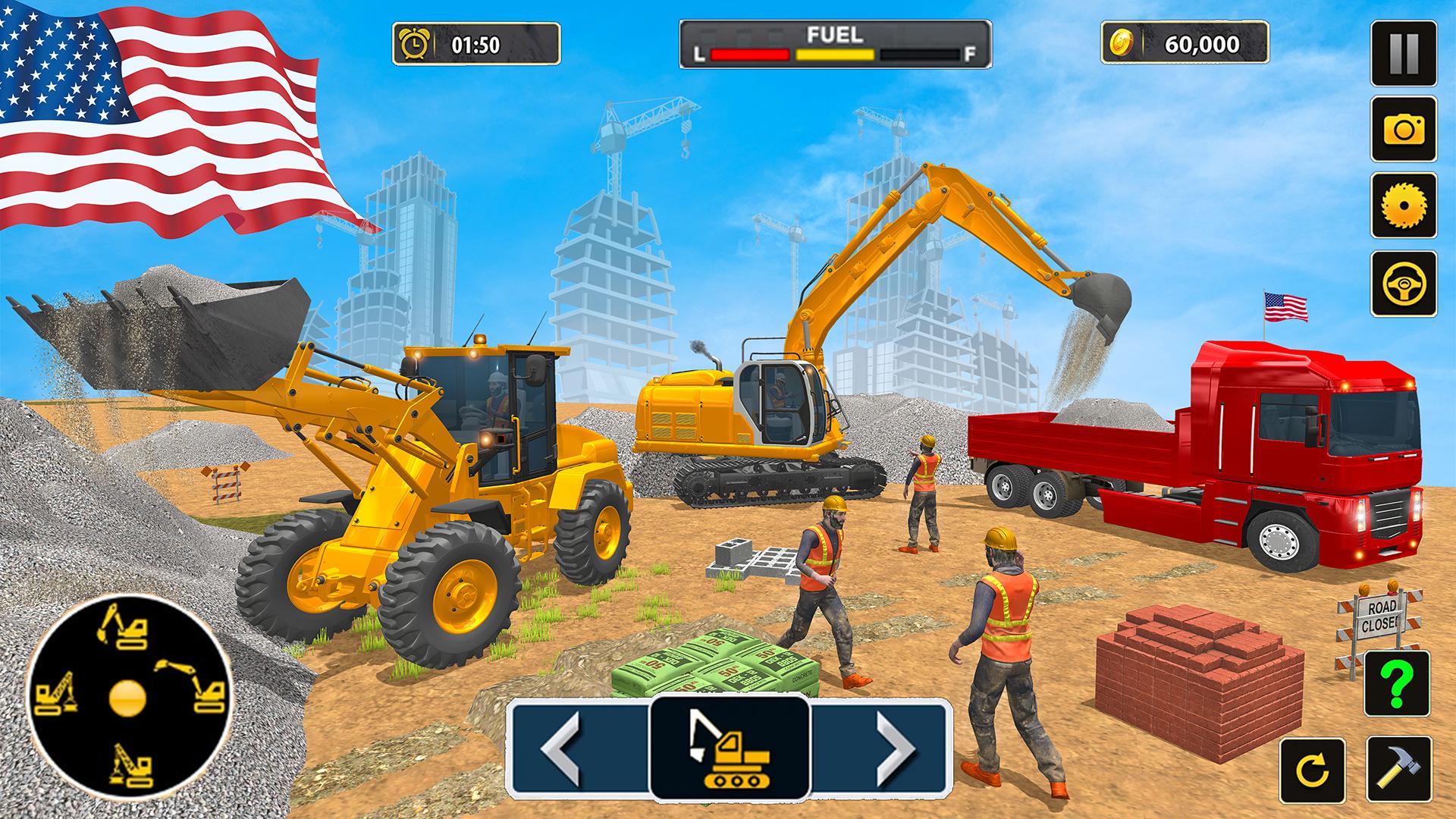Select the excavator tile in vehicle selector
The height and width of the screenshot is (819, 1456).
730,748
